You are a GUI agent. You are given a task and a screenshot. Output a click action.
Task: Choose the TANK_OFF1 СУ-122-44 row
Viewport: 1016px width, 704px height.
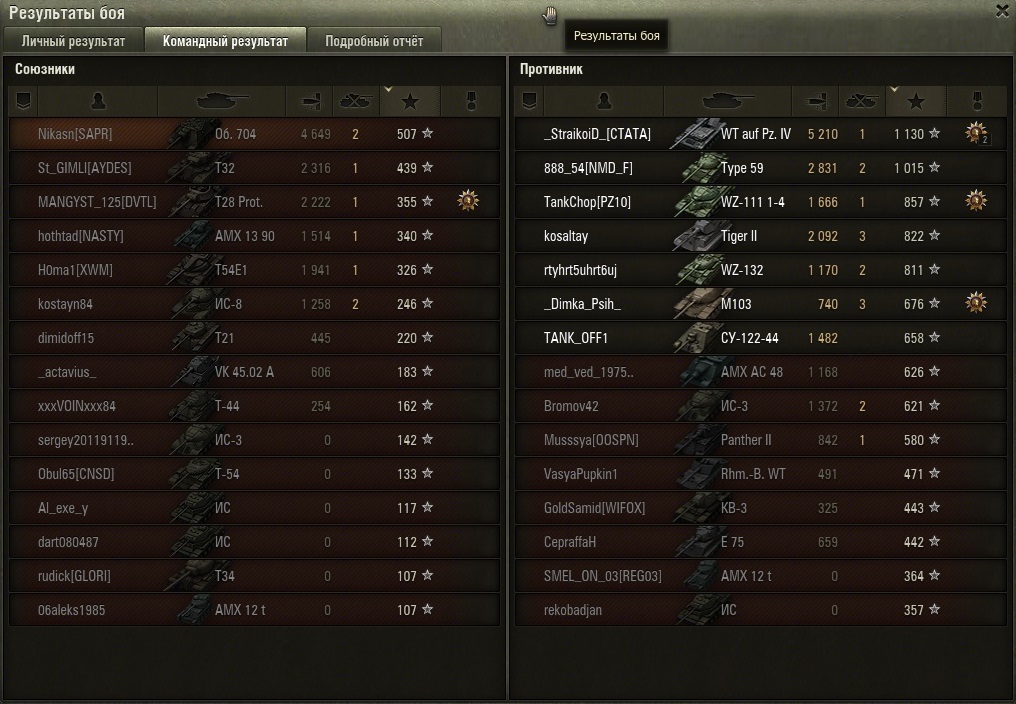pyautogui.click(x=760, y=338)
